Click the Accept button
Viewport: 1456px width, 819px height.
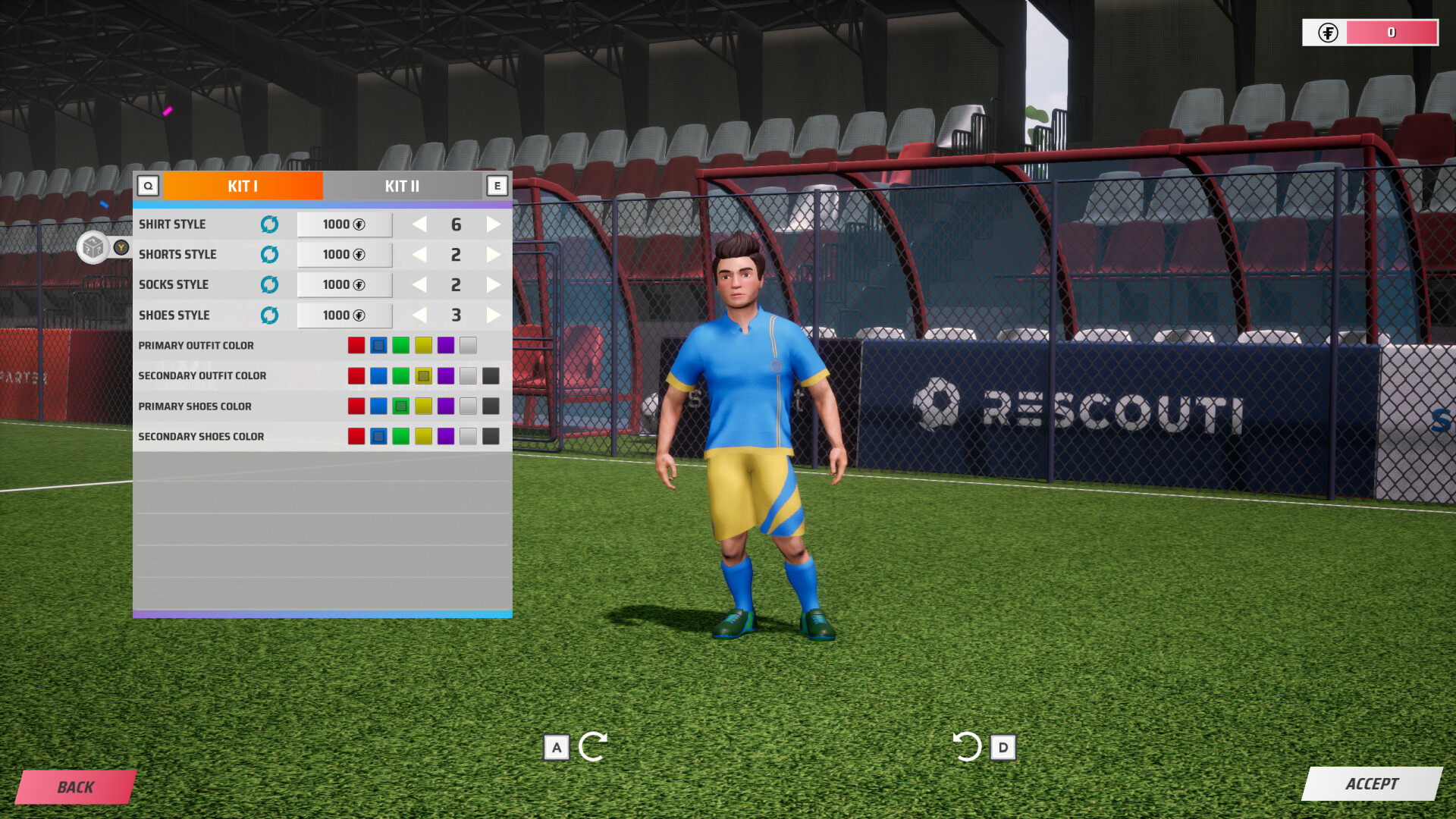click(1374, 785)
